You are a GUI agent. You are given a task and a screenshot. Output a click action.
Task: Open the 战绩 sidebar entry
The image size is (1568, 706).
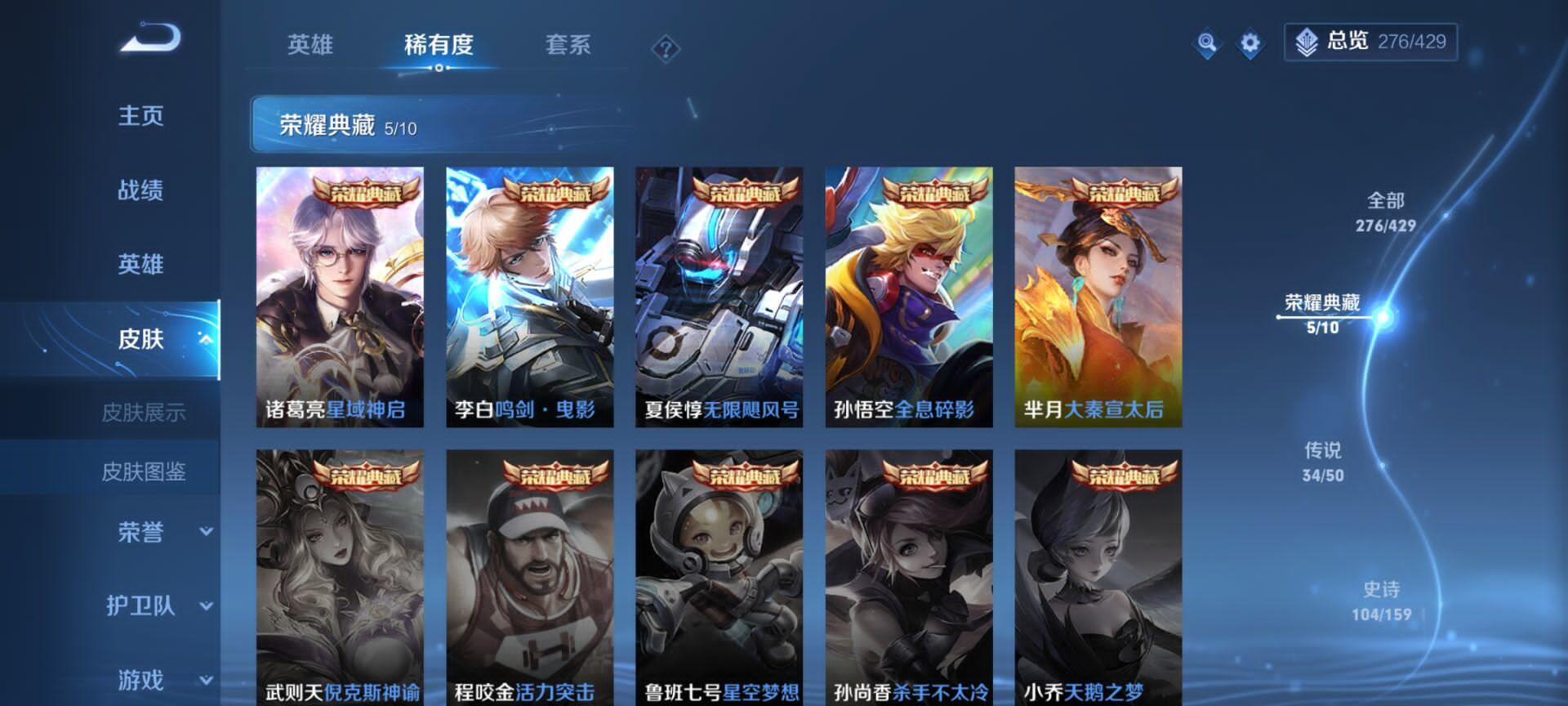pyautogui.click(x=140, y=190)
